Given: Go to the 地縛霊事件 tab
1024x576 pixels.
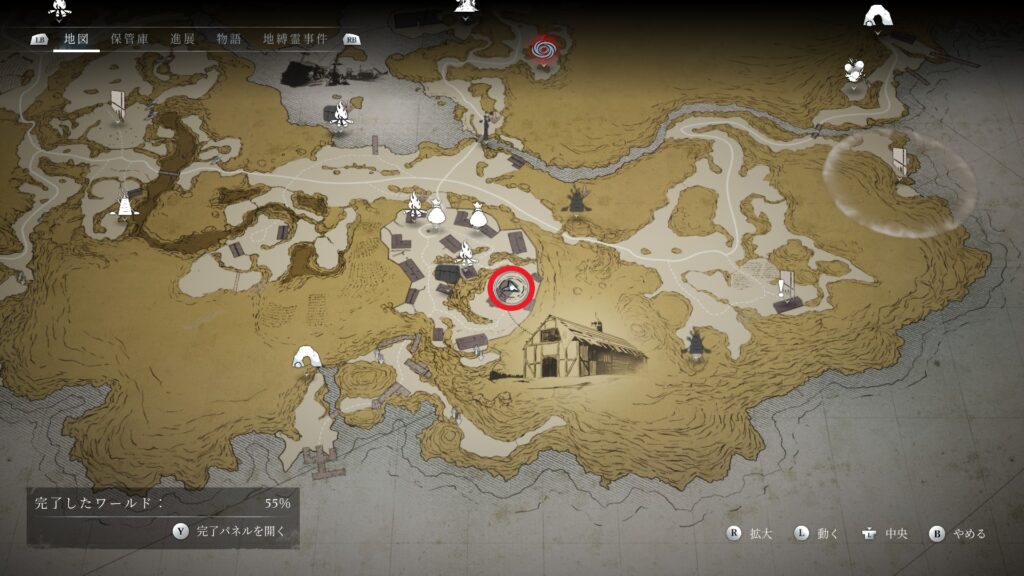Looking at the screenshot, I should 295,39.
